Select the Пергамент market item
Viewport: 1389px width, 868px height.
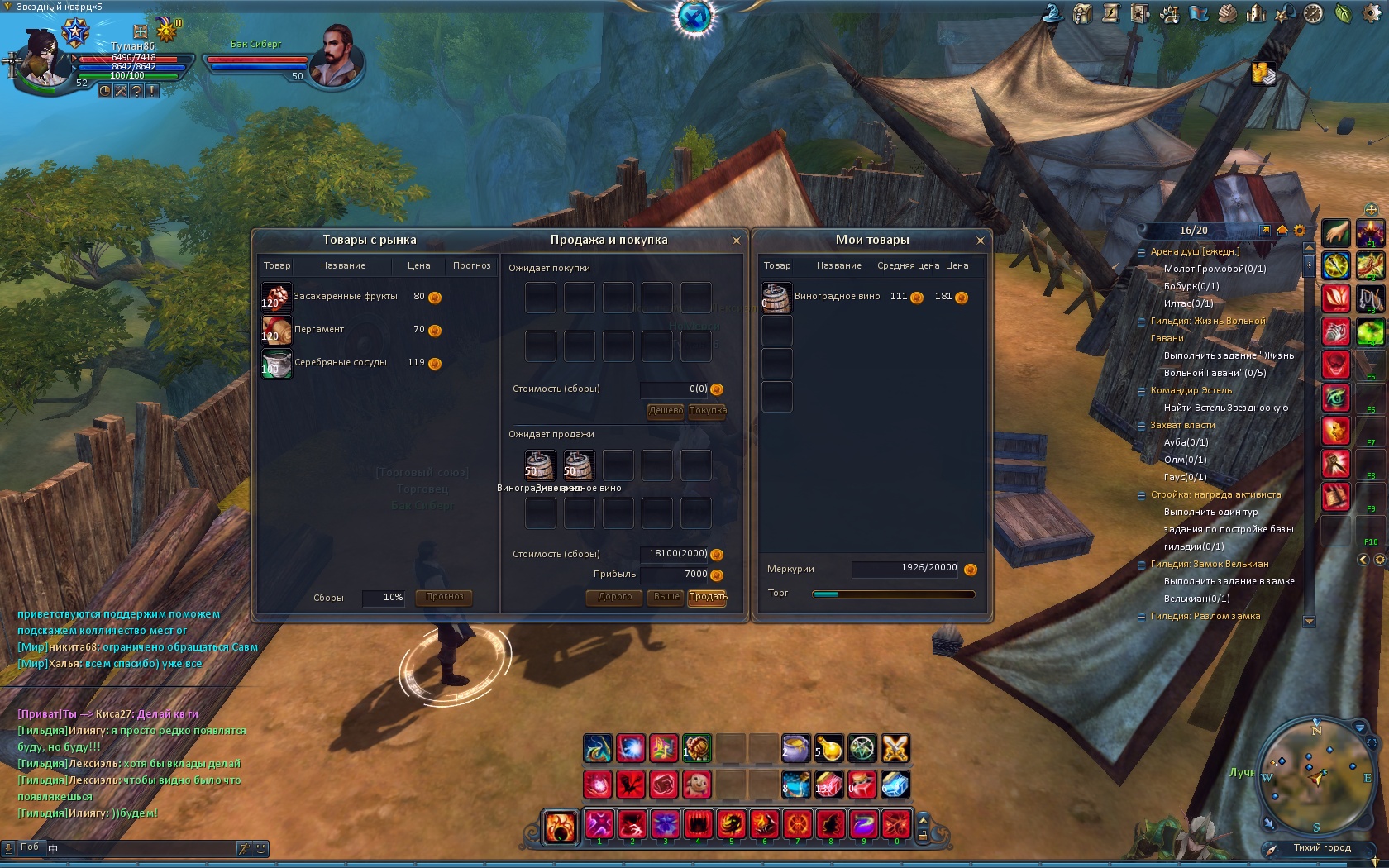(x=319, y=330)
